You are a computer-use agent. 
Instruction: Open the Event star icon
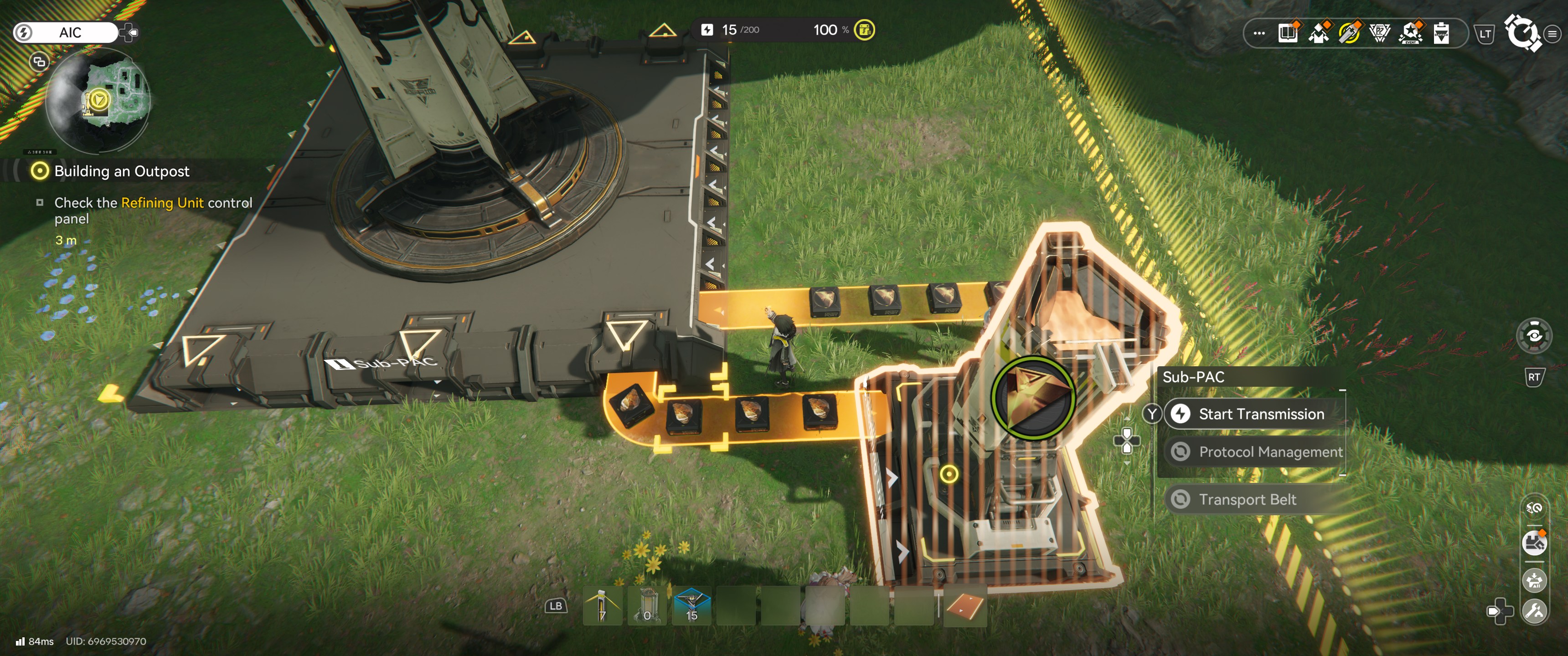pyautogui.click(x=1410, y=33)
